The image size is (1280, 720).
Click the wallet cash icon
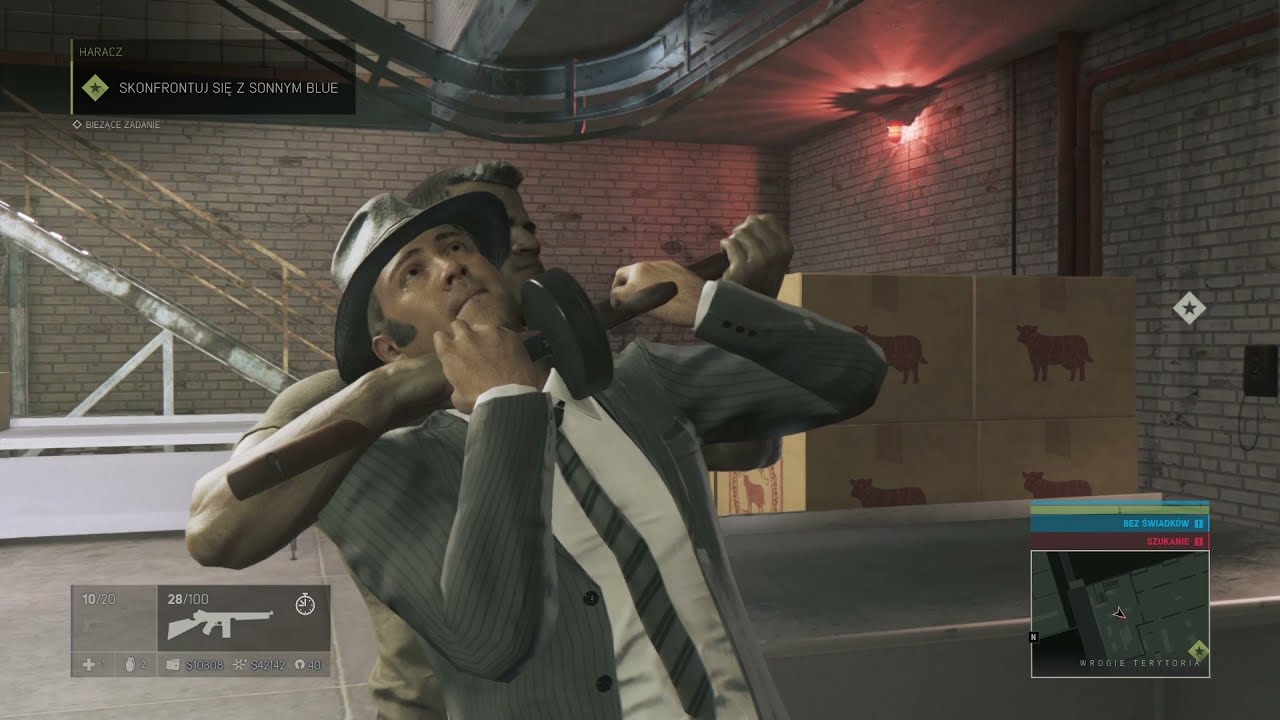pos(173,665)
